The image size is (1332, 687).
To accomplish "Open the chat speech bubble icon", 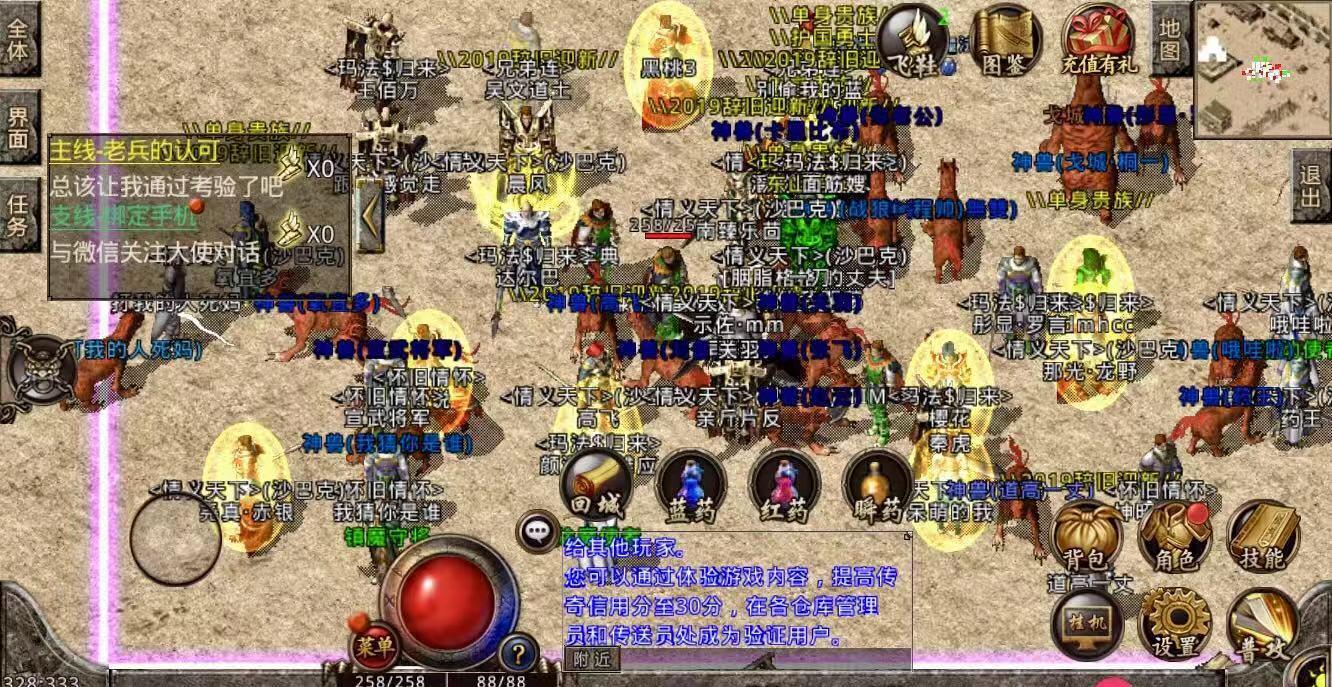I will pos(539,530).
